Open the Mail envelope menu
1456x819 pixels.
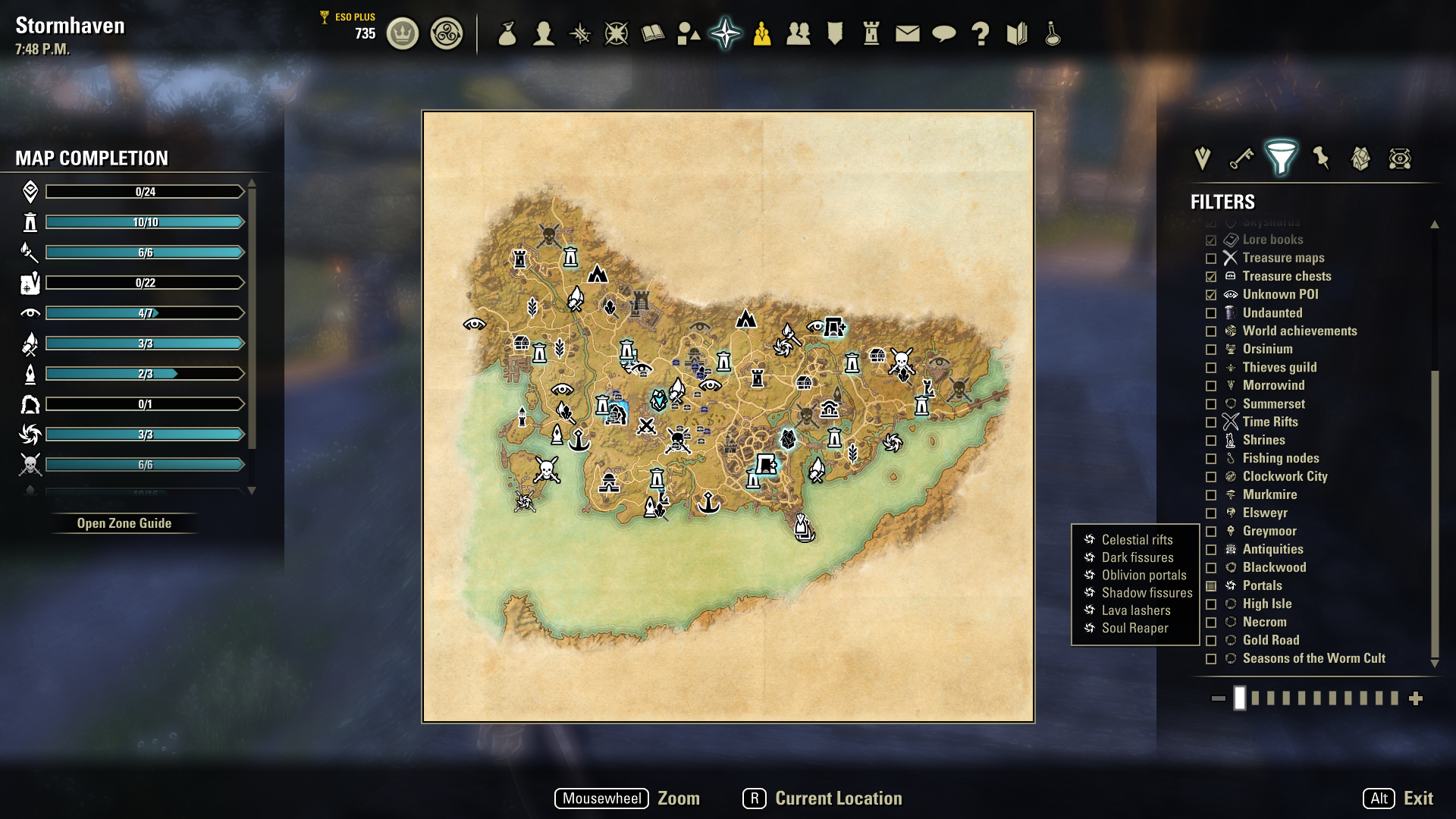point(907,33)
